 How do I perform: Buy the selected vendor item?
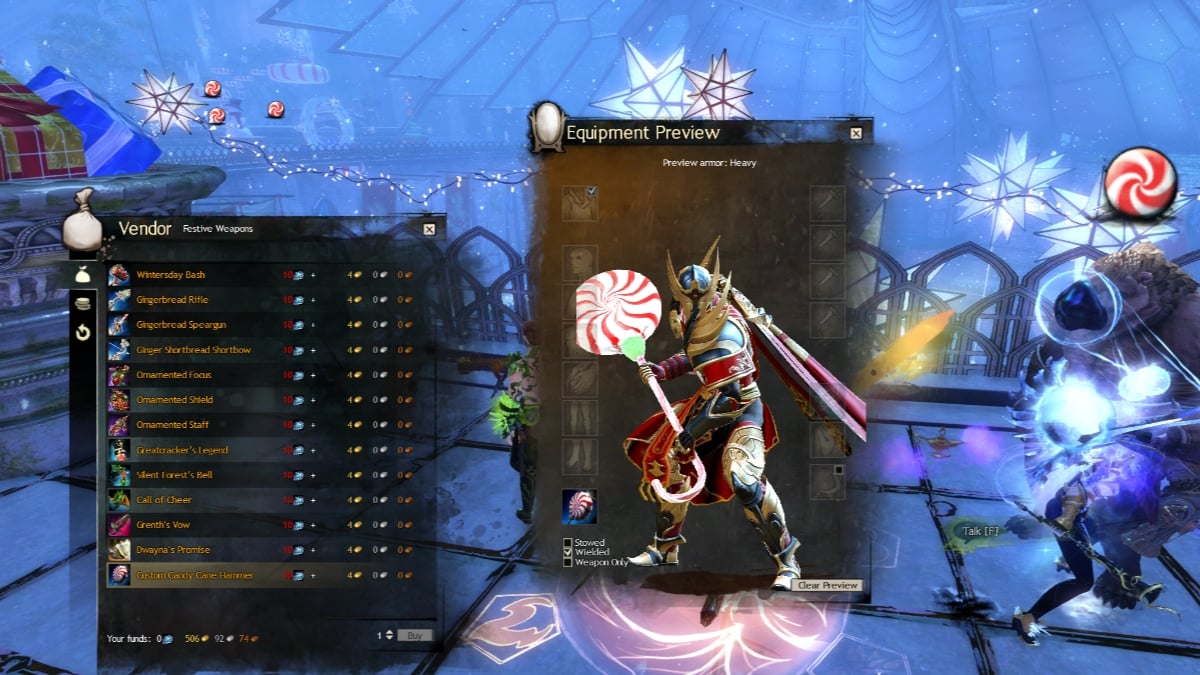(x=415, y=635)
